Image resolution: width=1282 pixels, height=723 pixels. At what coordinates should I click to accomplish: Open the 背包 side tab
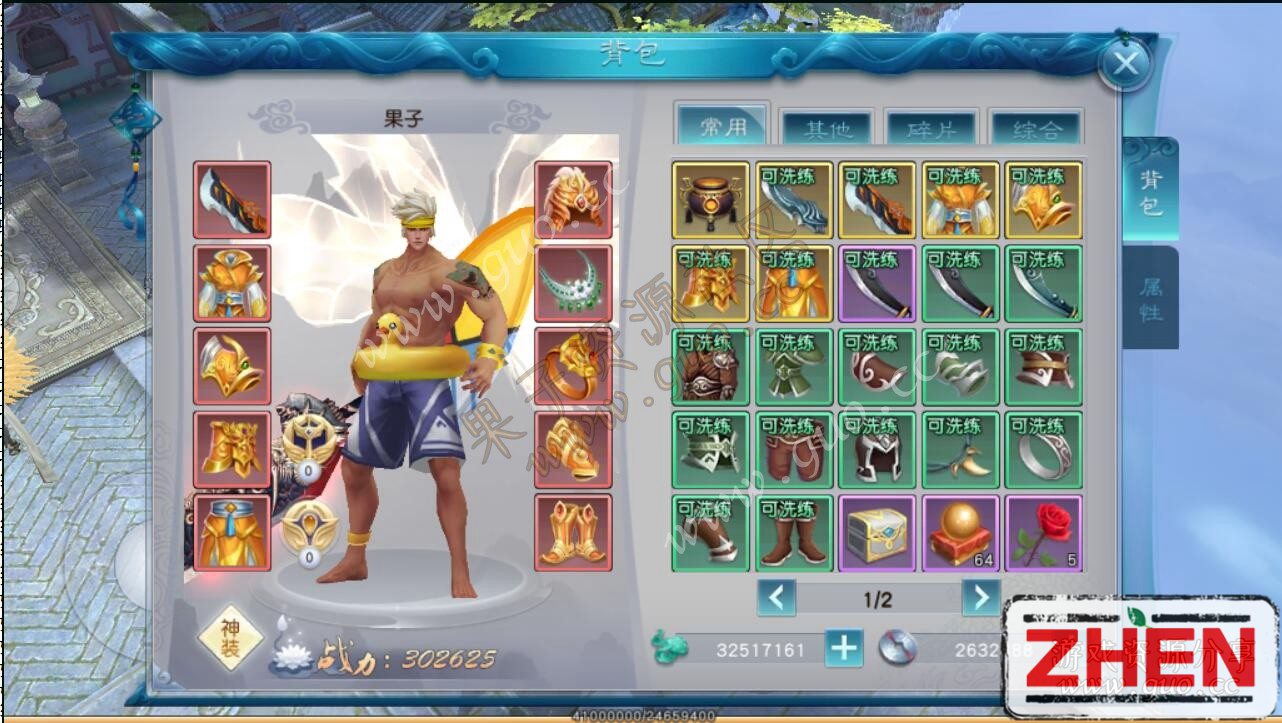tap(1151, 190)
